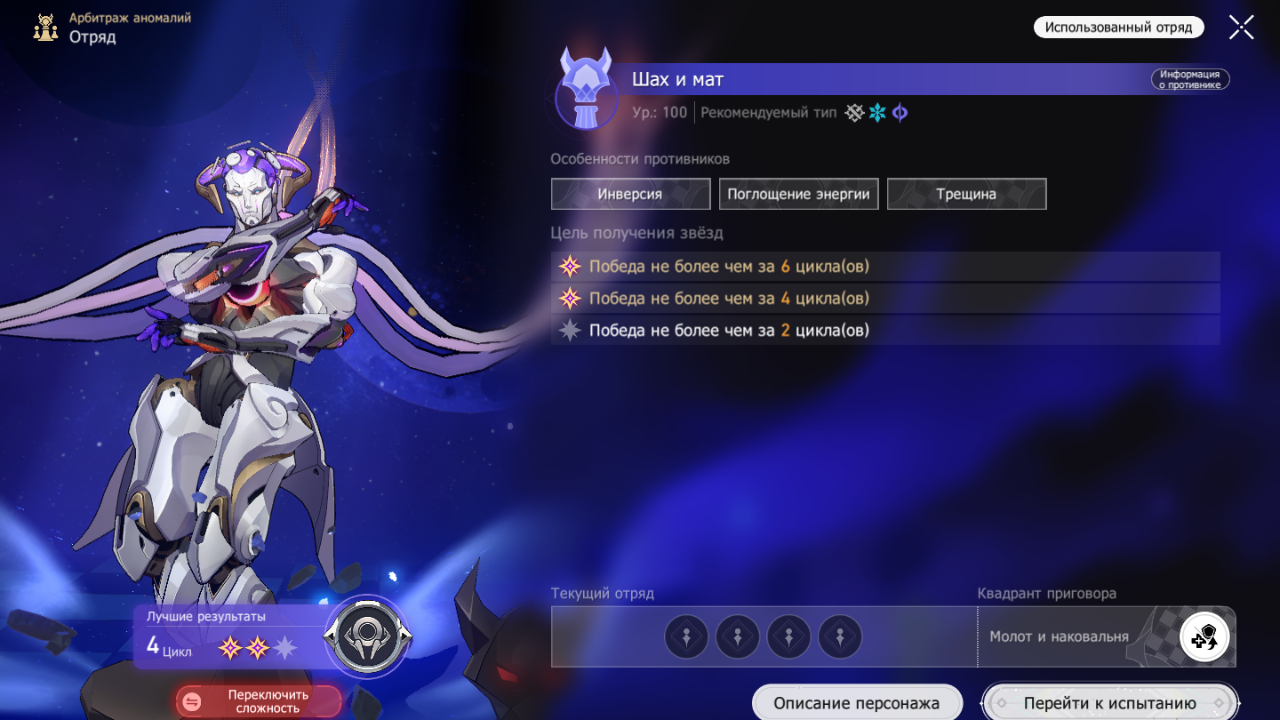Select the Поглощение энергии enemy trait
Viewport: 1280px width, 720px height.
tap(798, 194)
